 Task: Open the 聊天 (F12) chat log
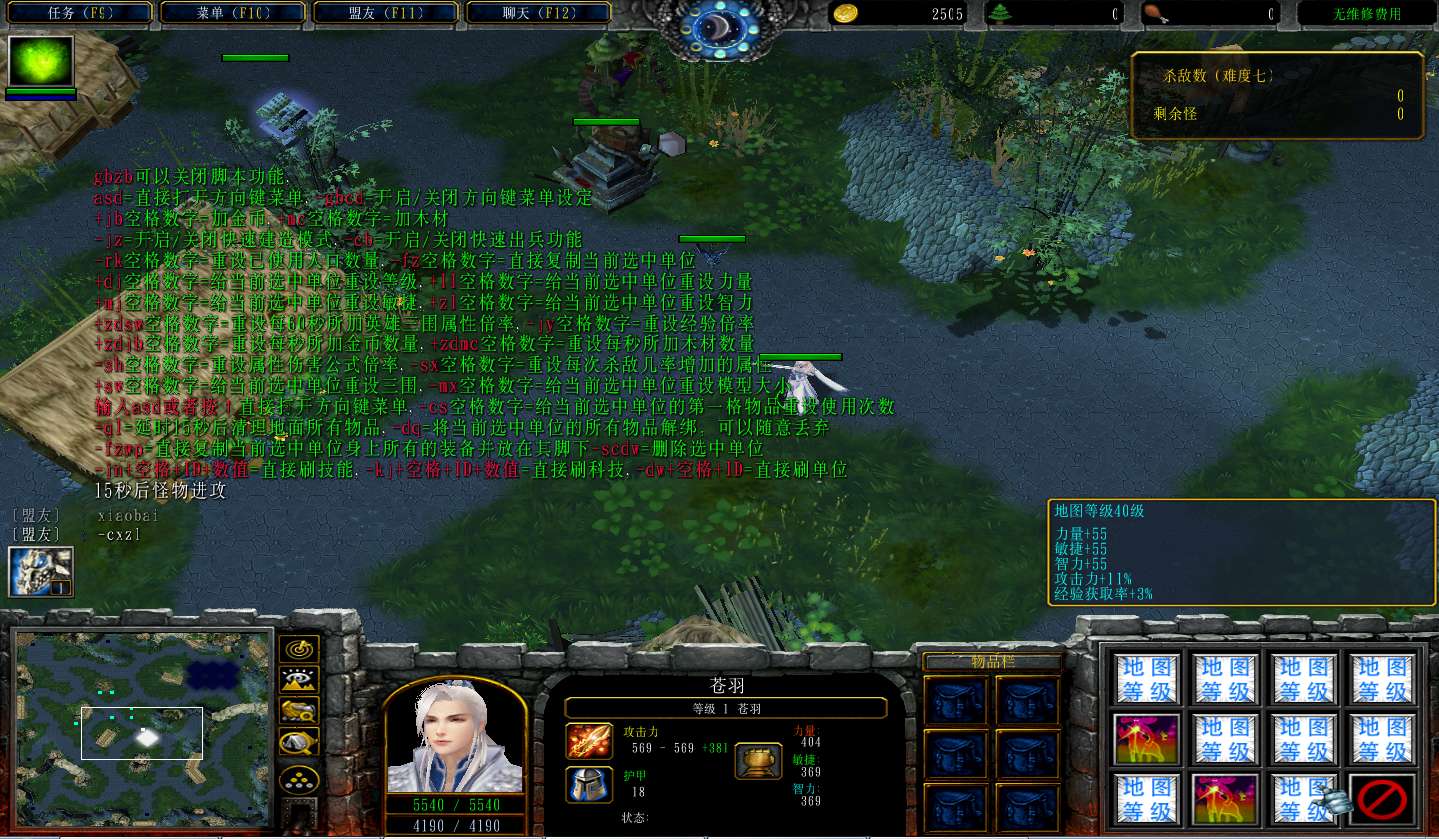coord(537,13)
